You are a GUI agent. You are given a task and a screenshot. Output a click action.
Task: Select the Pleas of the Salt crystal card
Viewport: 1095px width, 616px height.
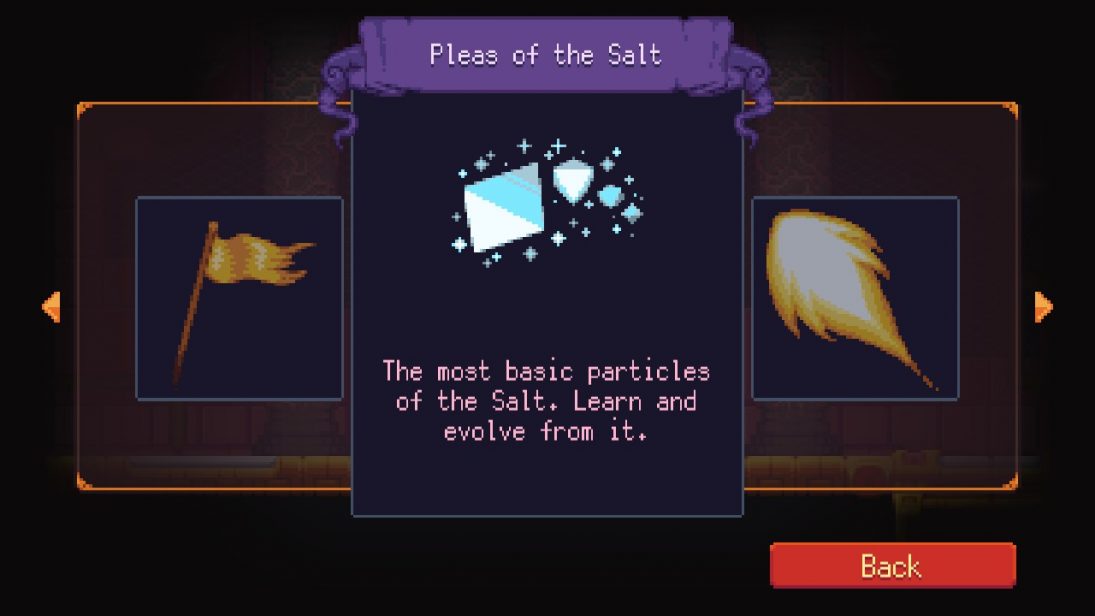pyautogui.click(x=547, y=300)
